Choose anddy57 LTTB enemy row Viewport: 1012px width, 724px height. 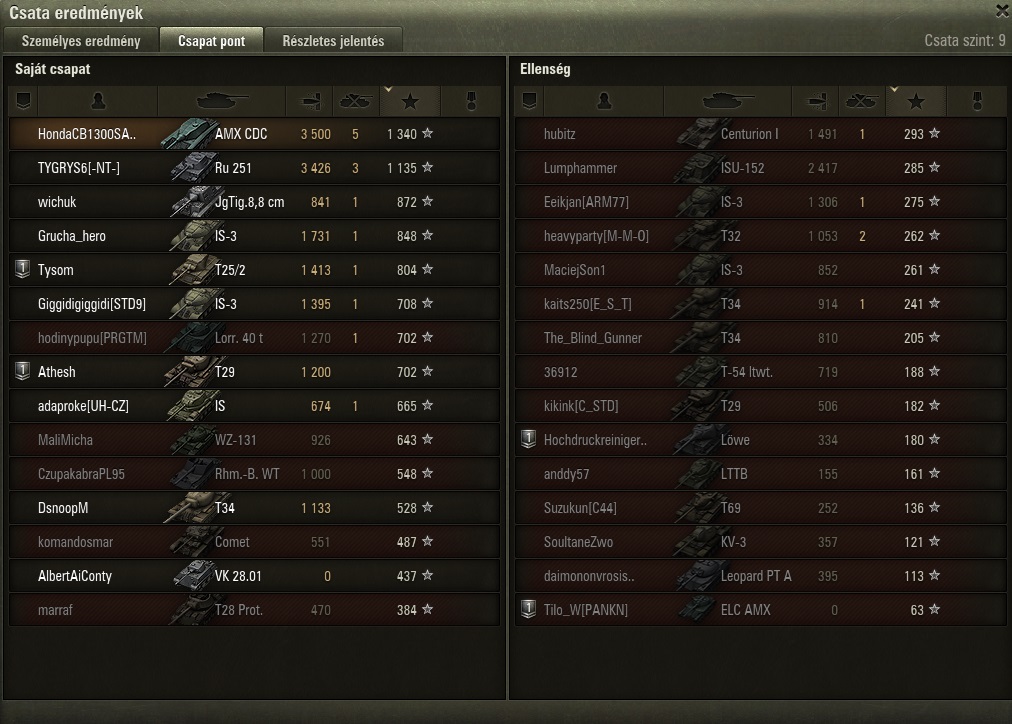[760, 474]
